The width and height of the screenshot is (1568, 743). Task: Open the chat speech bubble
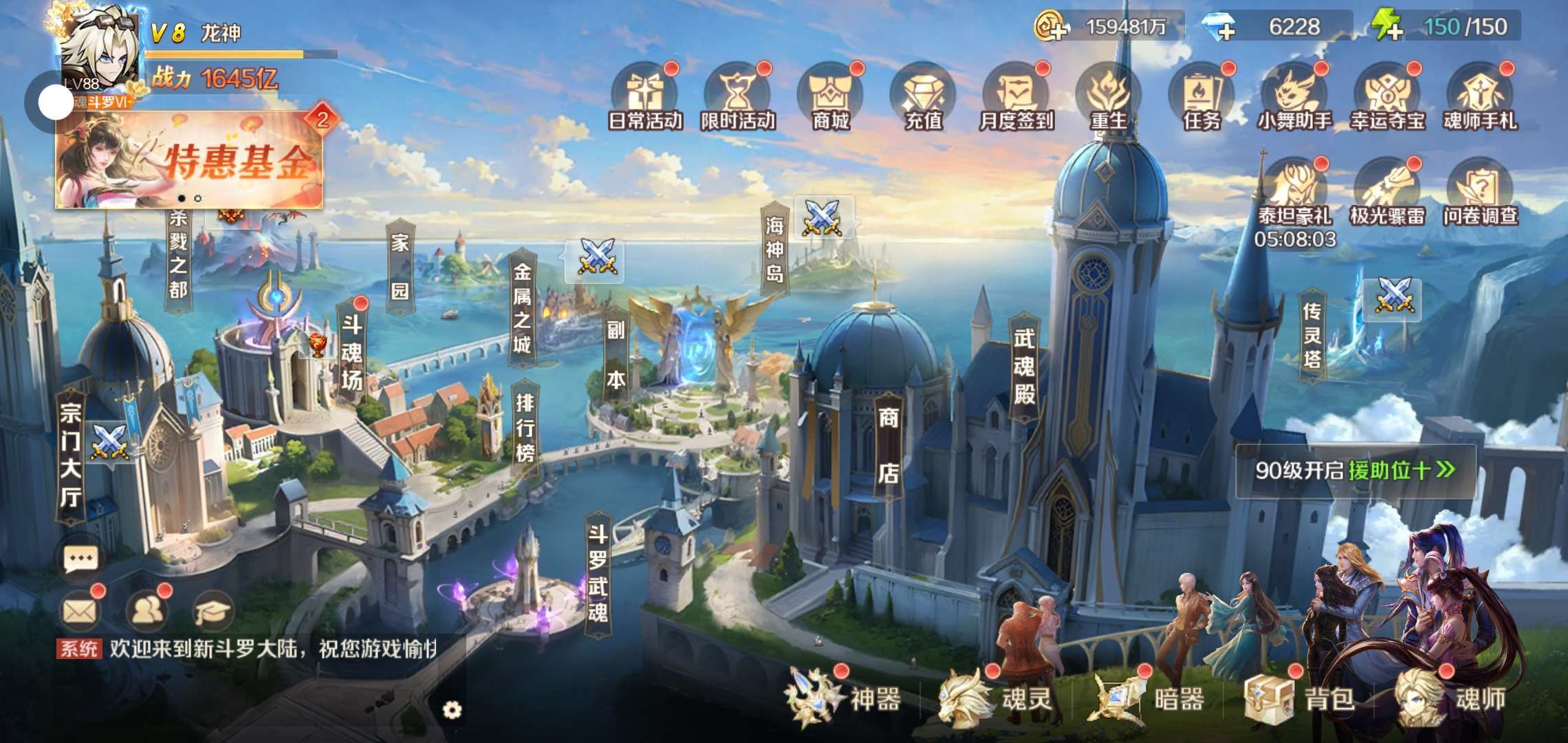tap(80, 559)
